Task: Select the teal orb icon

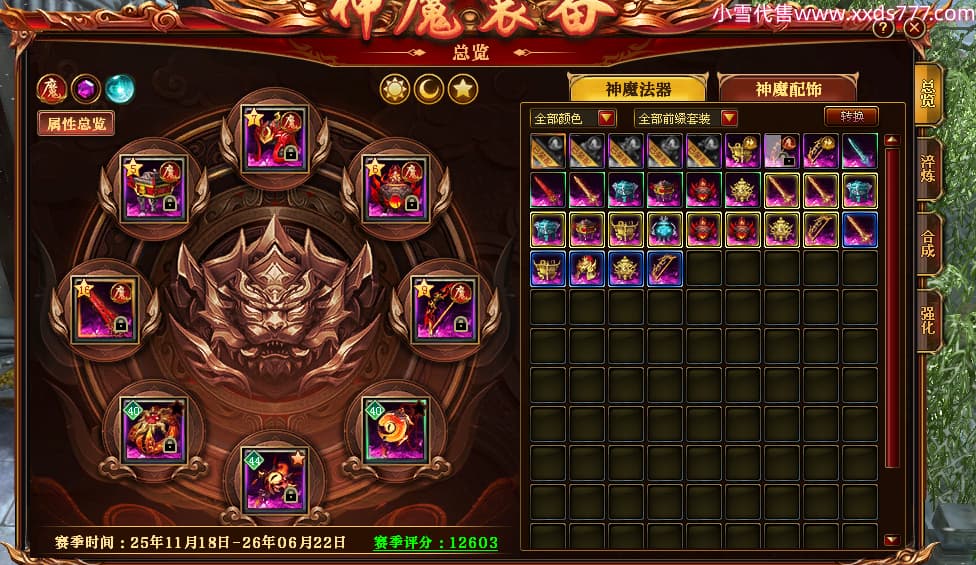Action: pyautogui.click(x=120, y=89)
